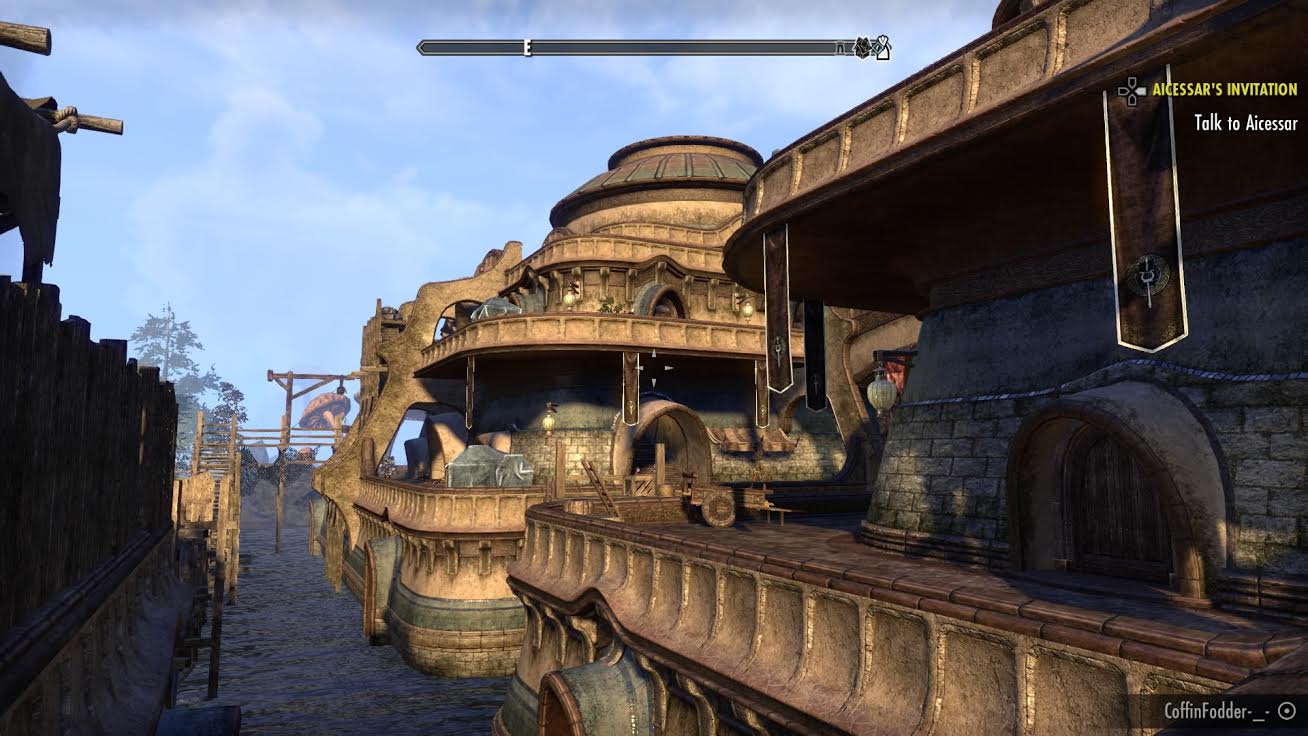Click the keep icon on the compass bar
This screenshot has height=736, width=1308.
[x=840, y=47]
